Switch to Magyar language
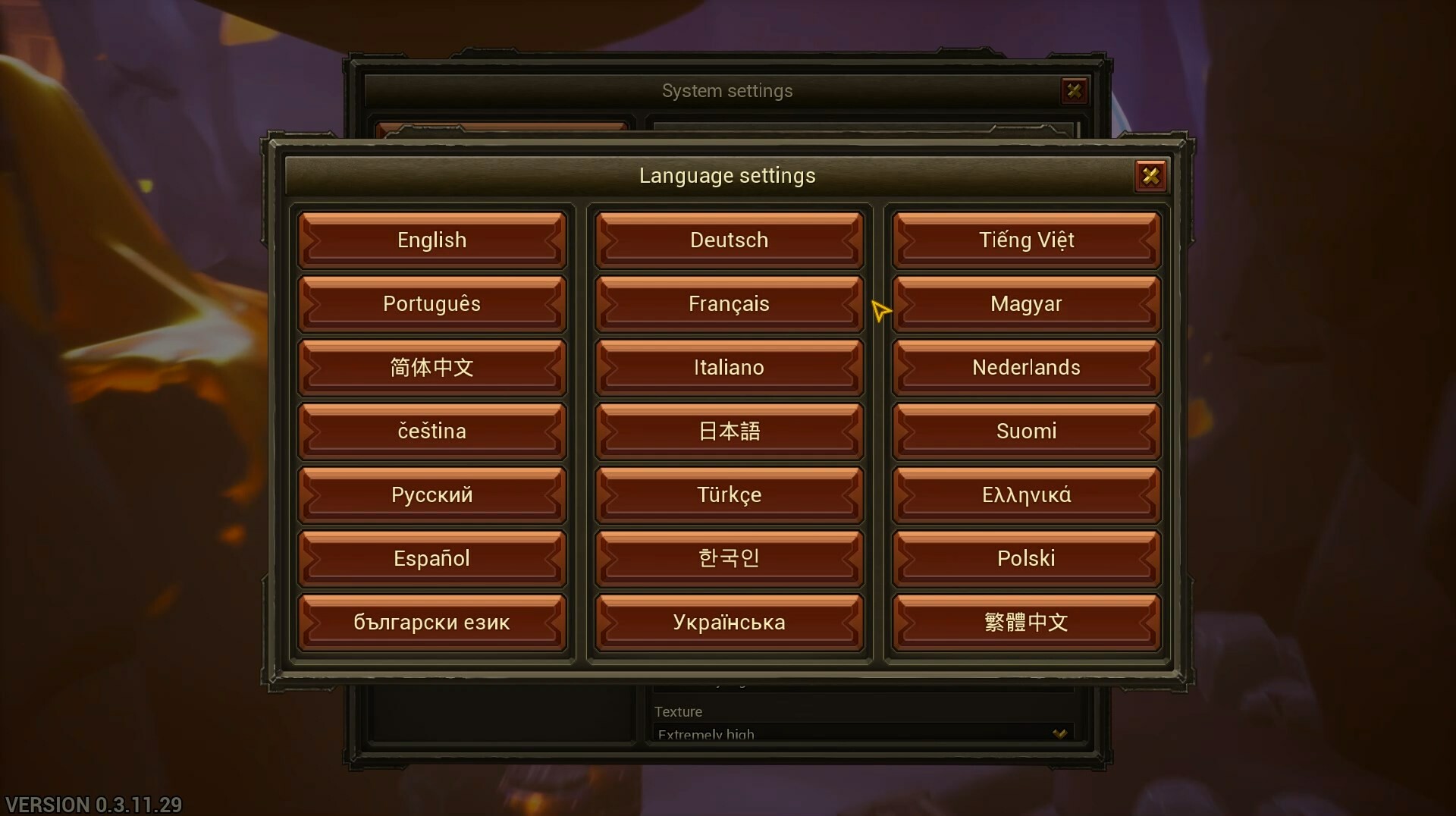Viewport: 1456px width, 816px height. click(x=1025, y=303)
